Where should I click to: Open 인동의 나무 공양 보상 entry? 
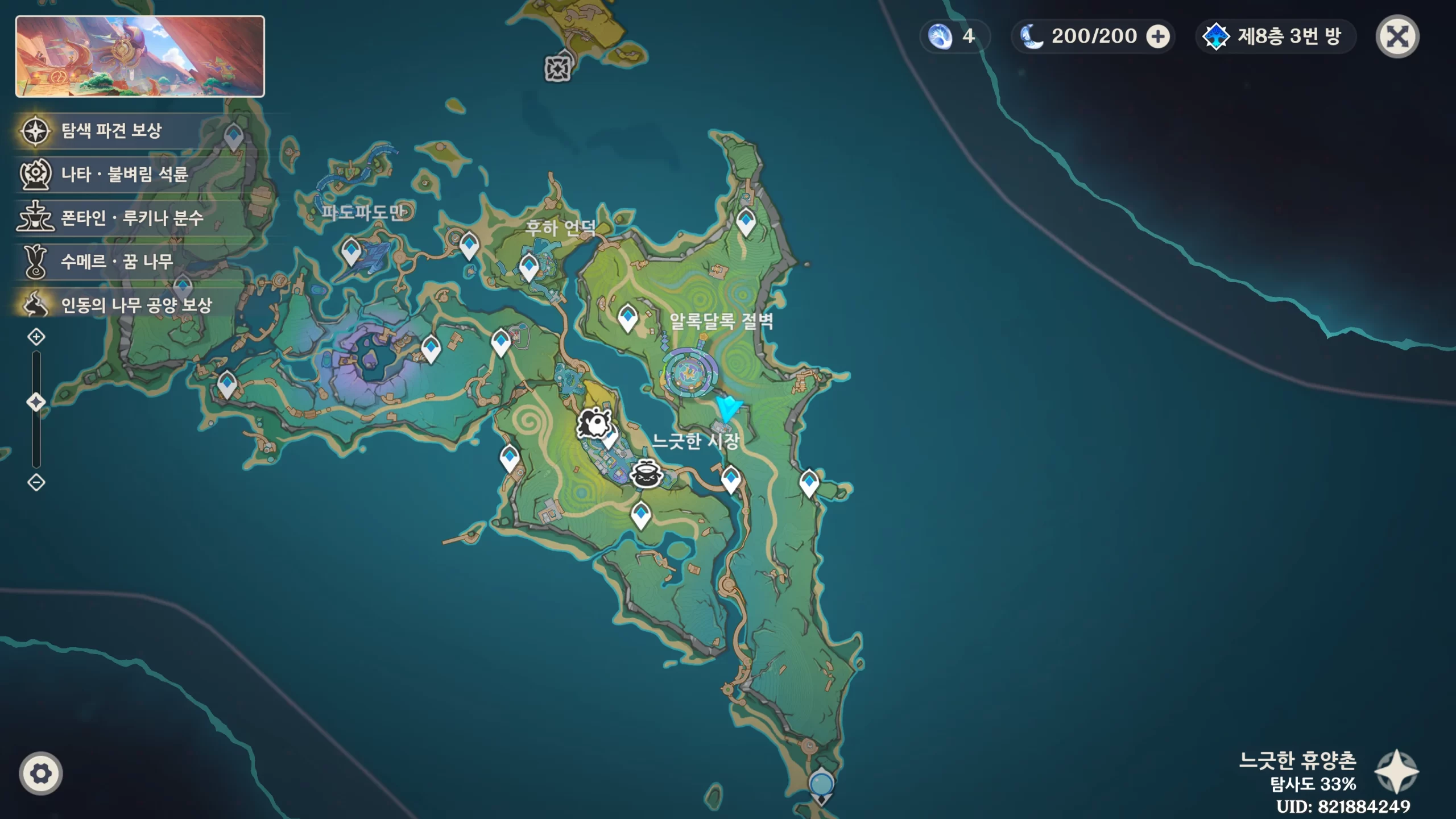[136, 305]
